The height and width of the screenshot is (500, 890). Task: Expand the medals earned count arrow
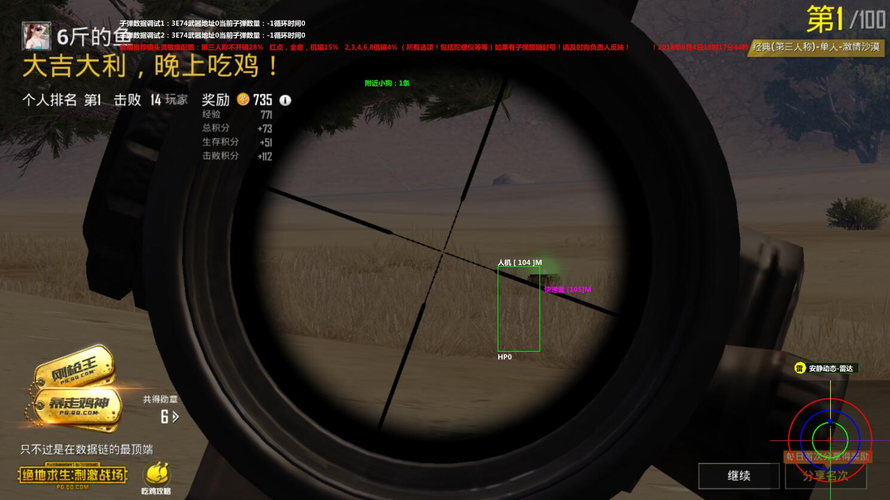(176, 417)
